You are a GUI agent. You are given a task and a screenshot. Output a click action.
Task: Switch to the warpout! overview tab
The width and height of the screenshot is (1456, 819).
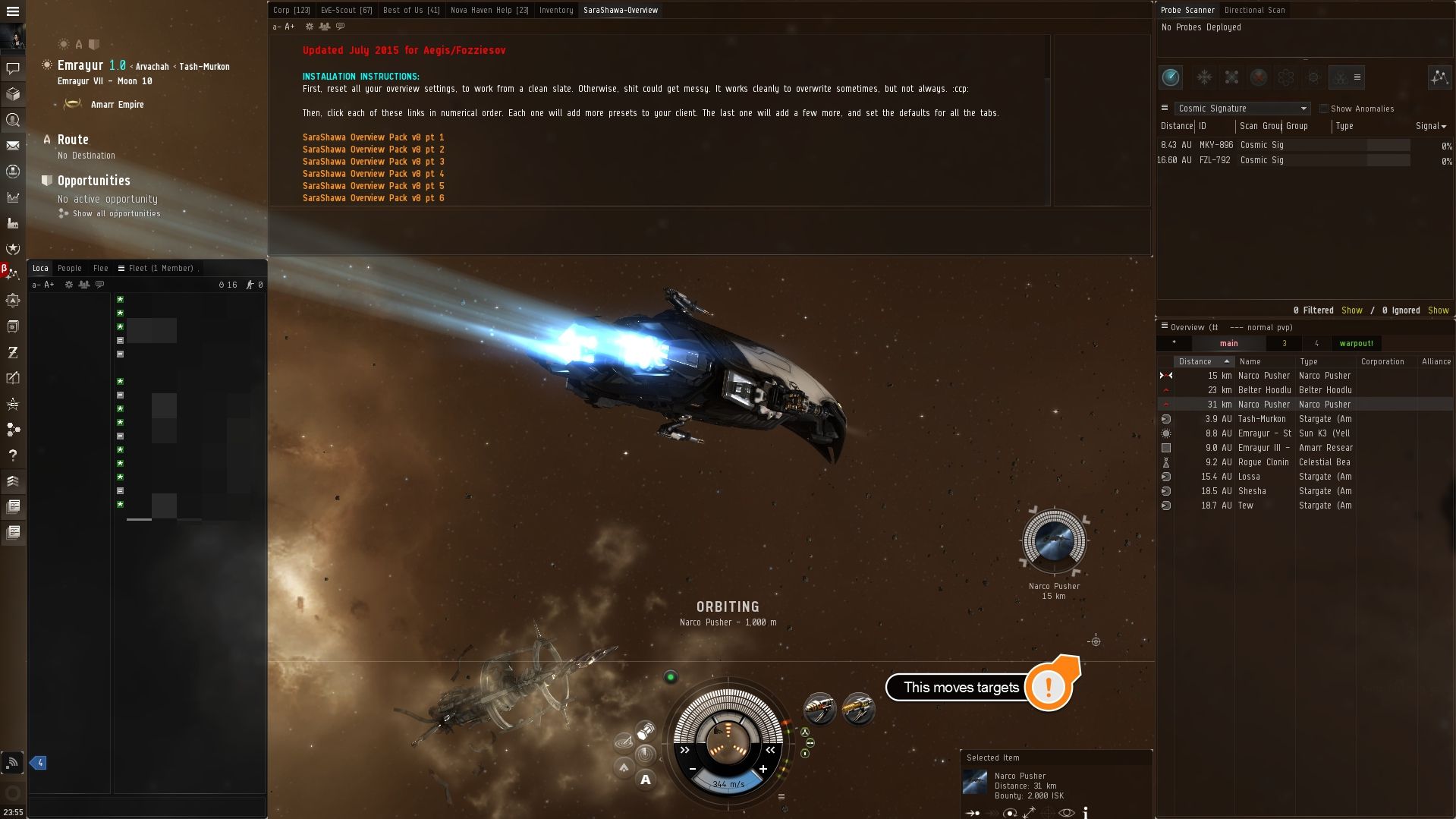click(x=1357, y=343)
